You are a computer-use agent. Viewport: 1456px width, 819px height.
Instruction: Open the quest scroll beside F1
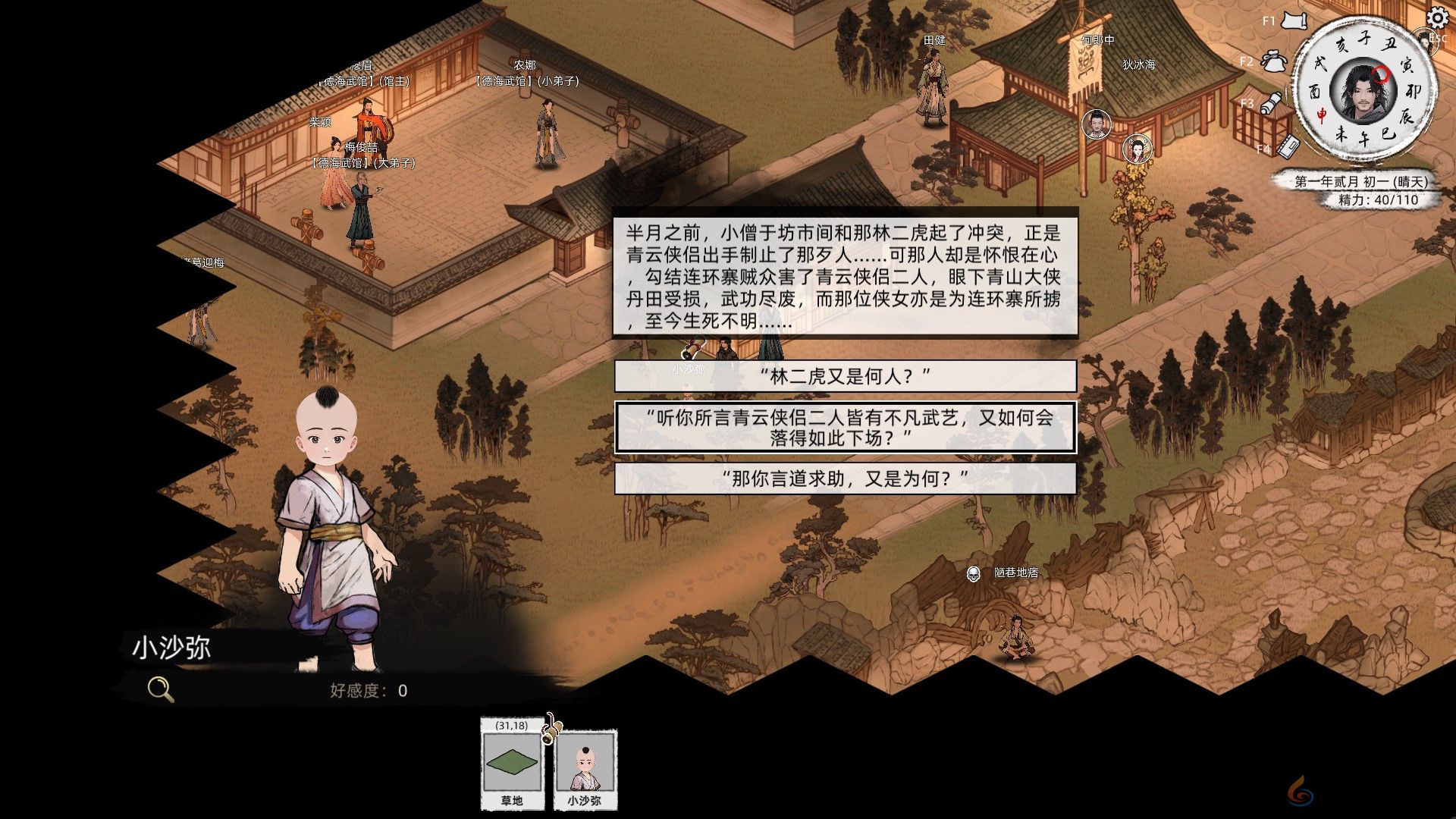[x=1294, y=21]
